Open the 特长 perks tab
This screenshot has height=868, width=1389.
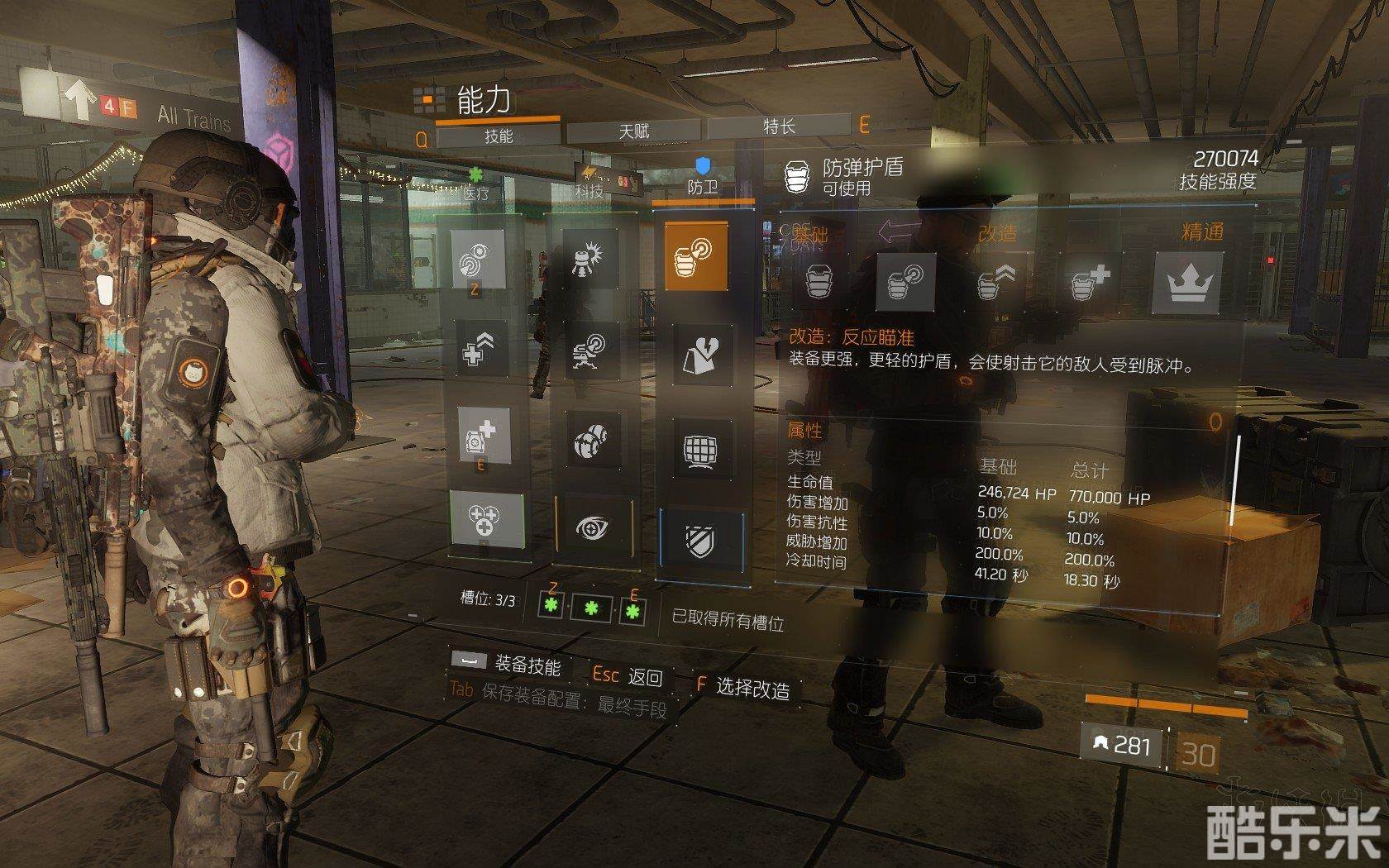(778, 126)
